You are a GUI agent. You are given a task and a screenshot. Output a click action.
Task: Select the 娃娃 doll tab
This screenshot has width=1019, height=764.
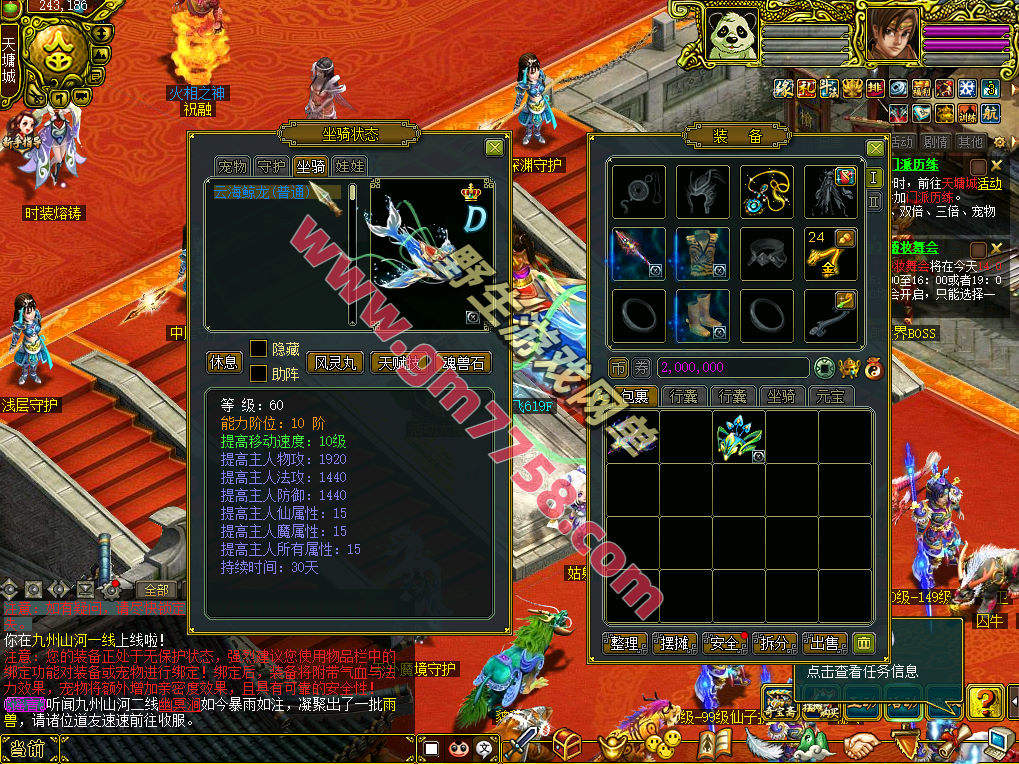(x=349, y=166)
